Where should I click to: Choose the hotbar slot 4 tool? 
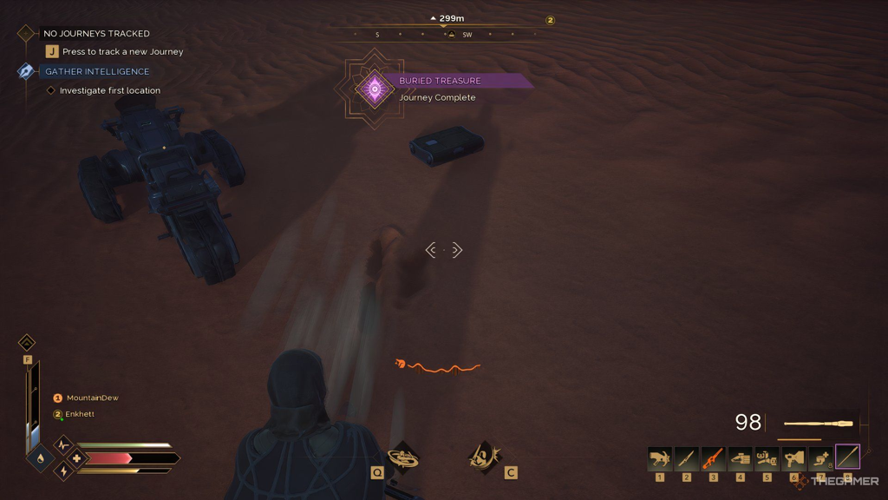pos(740,458)
